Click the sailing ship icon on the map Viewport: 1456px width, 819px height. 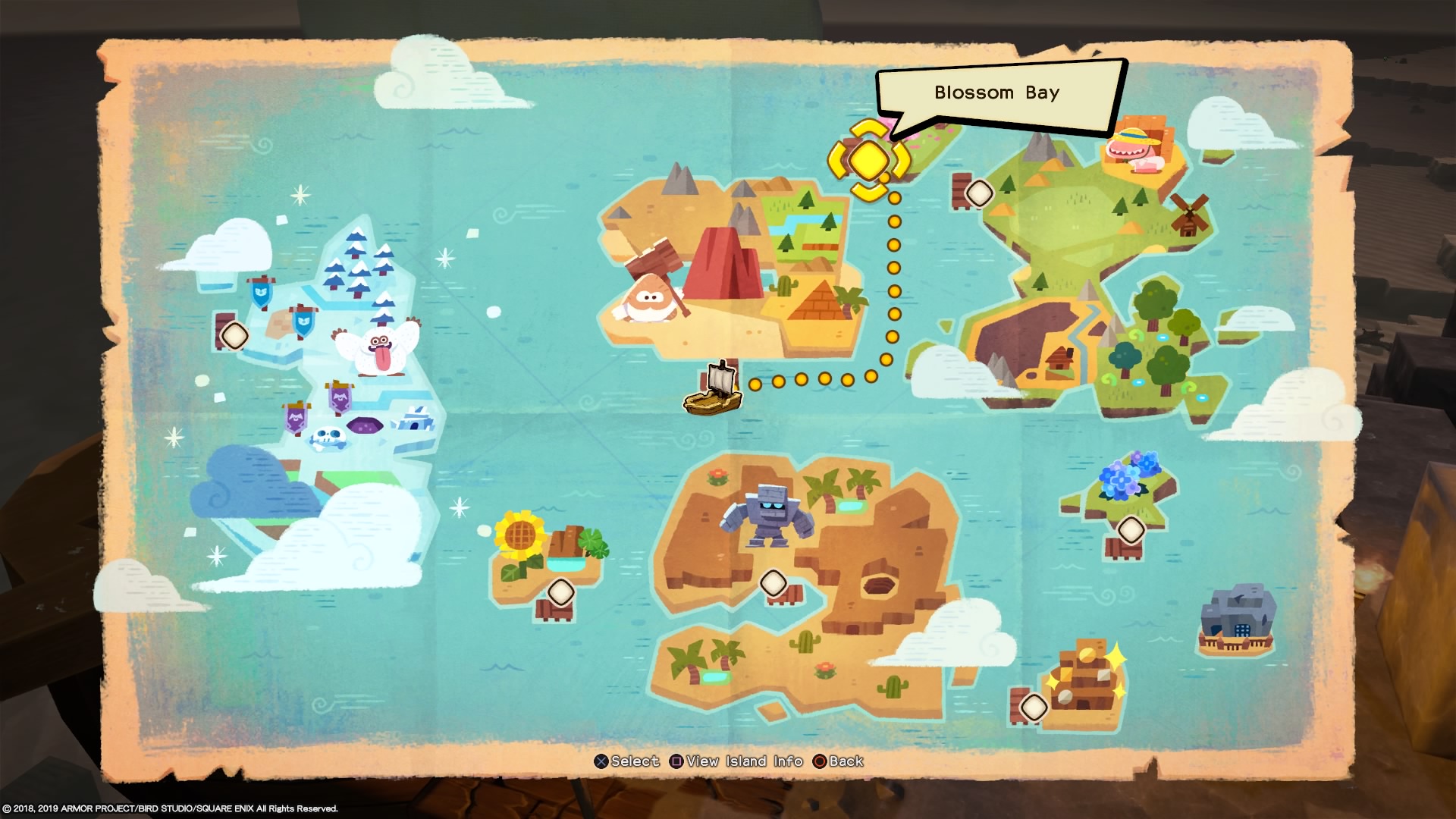point(713,390)
